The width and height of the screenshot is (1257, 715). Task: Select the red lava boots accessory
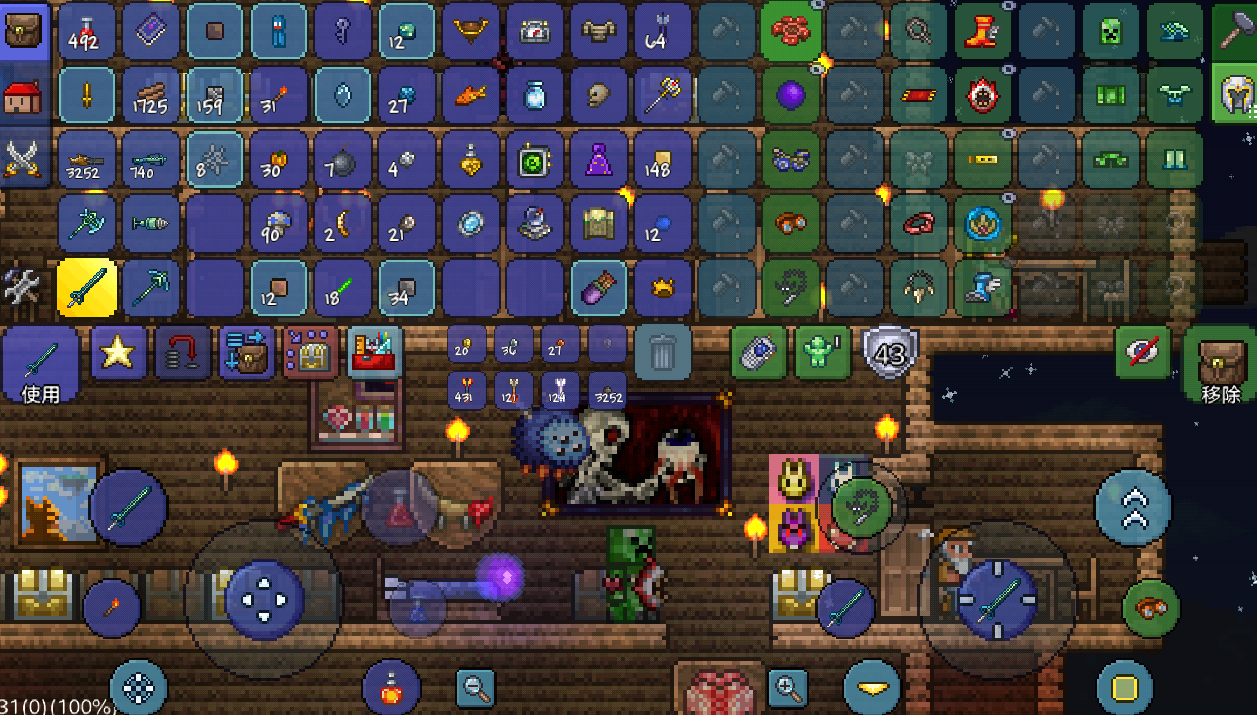tap(983, 32)
